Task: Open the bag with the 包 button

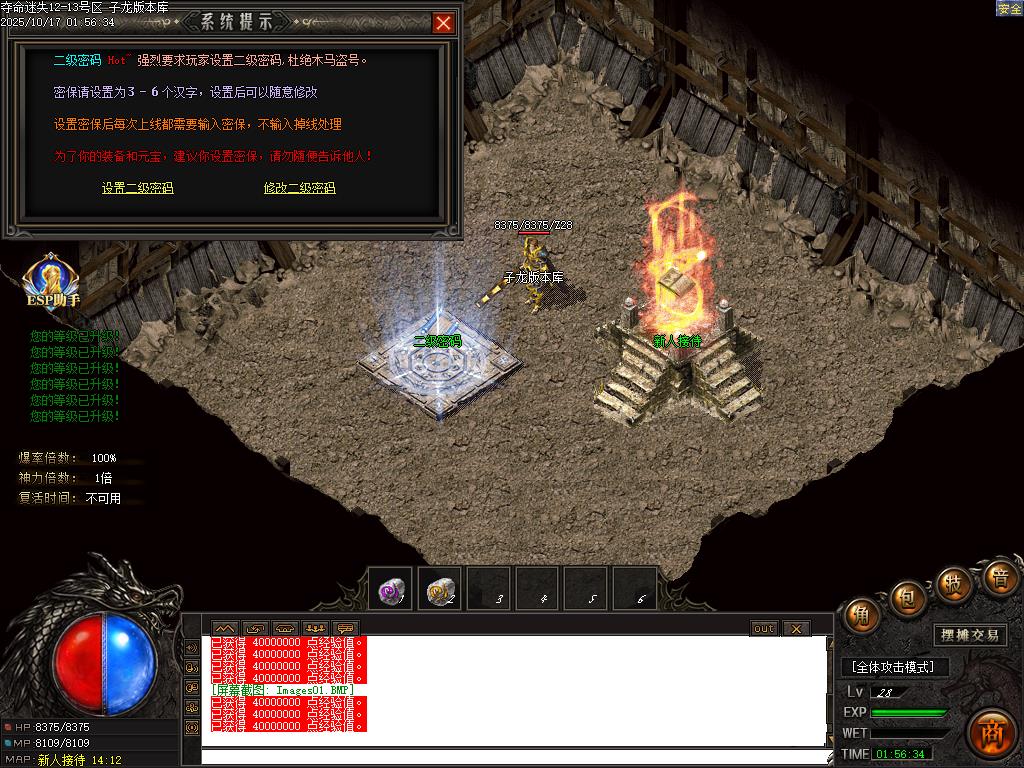Action: pos(908,598)
